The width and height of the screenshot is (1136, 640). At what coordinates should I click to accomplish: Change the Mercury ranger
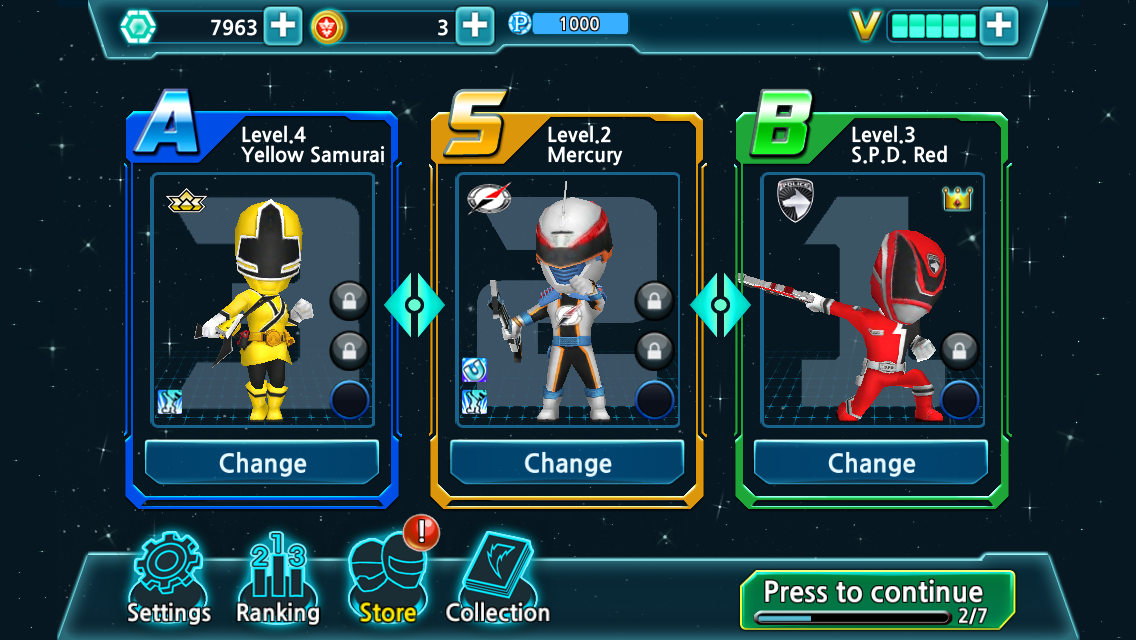pyautogui.click(x=567, y=463)
